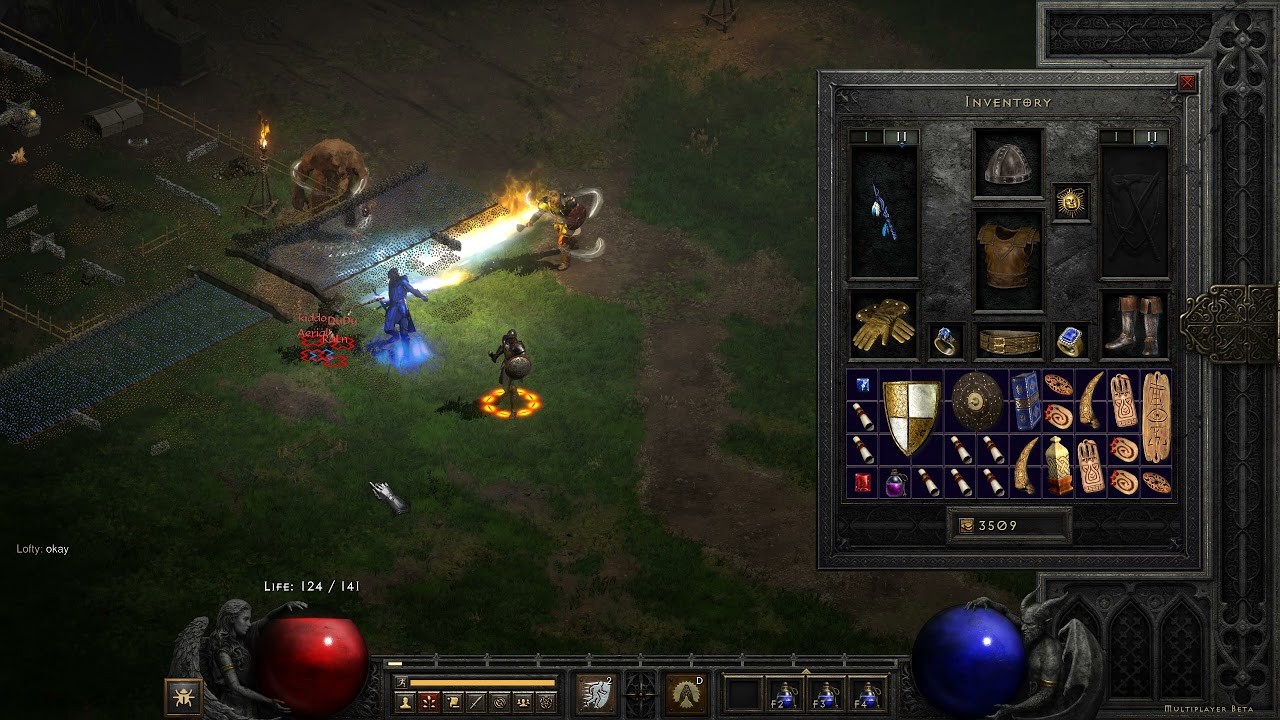Open the character screen from mini panel
The image size is (1280, 720).
tap(405, 702)
